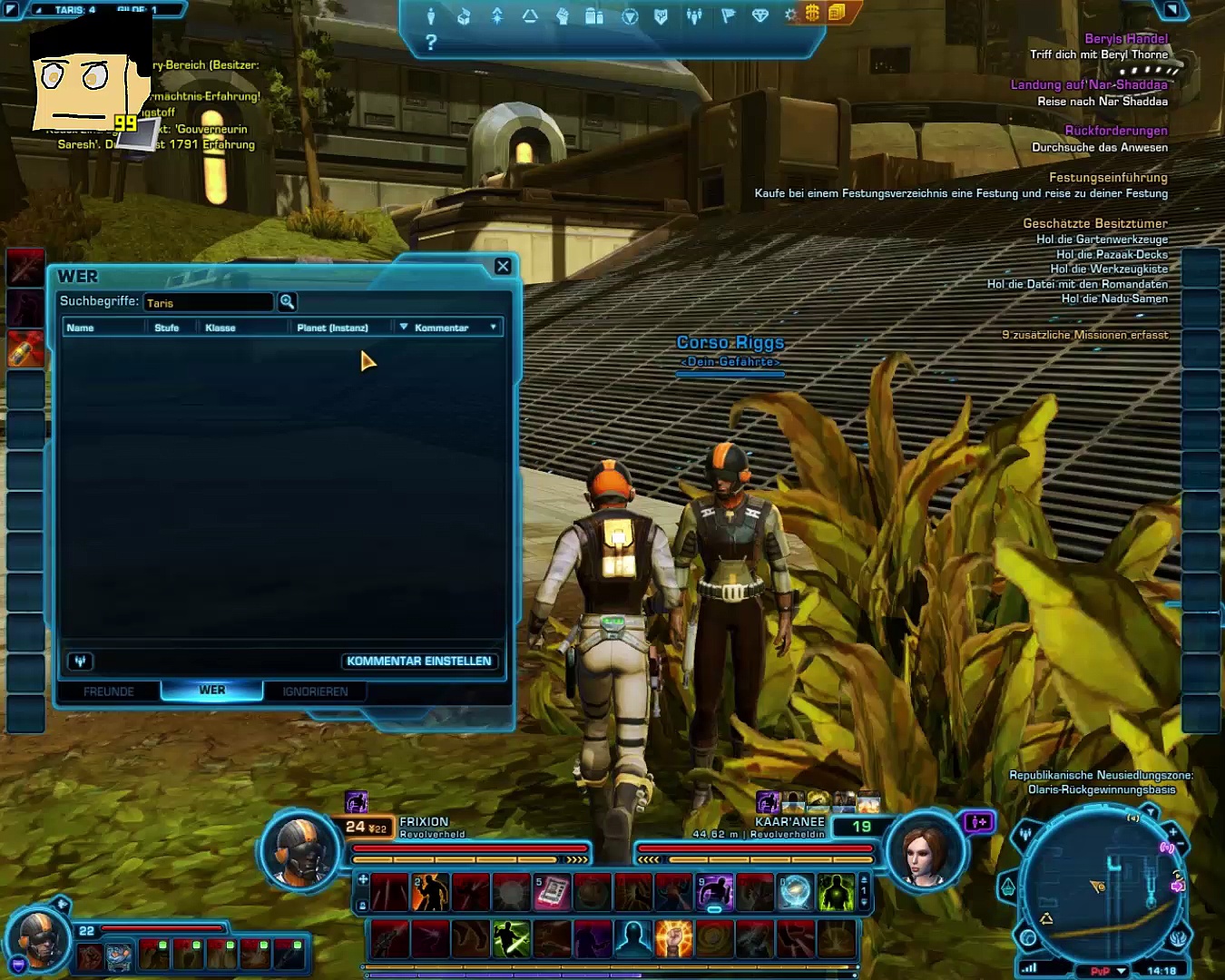The image size is (1225, 980).
Task: Open the PvP dropdown below the minimap
Action: 1122,971
